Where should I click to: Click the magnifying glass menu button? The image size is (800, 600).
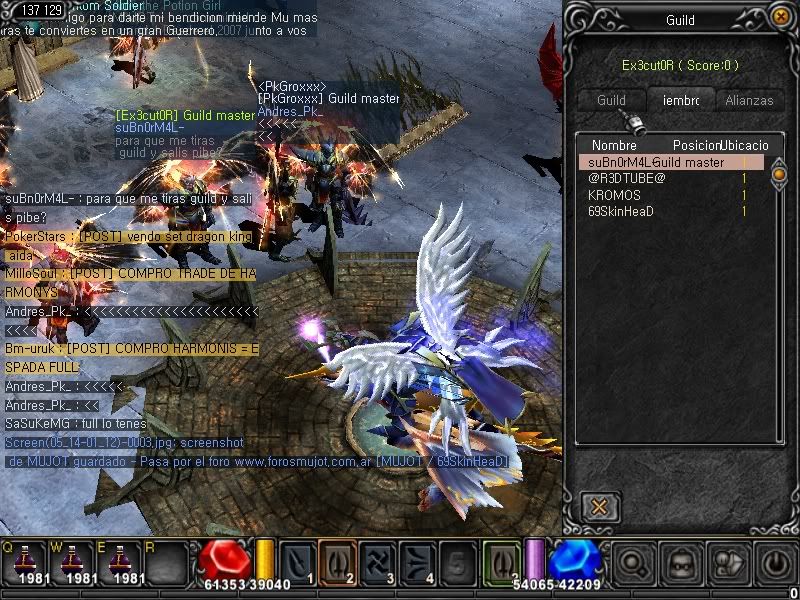[632, 563]
